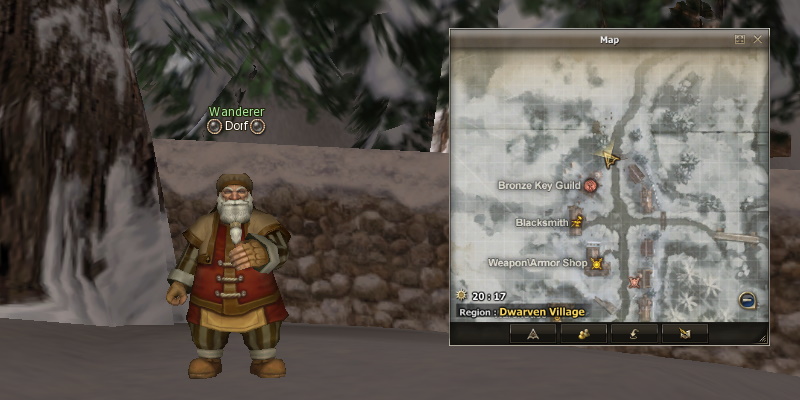Screen dimensions: 800x400
Task: Click the resize grip of the Map window
Action: pyautogui.click(x=762, y=340)
